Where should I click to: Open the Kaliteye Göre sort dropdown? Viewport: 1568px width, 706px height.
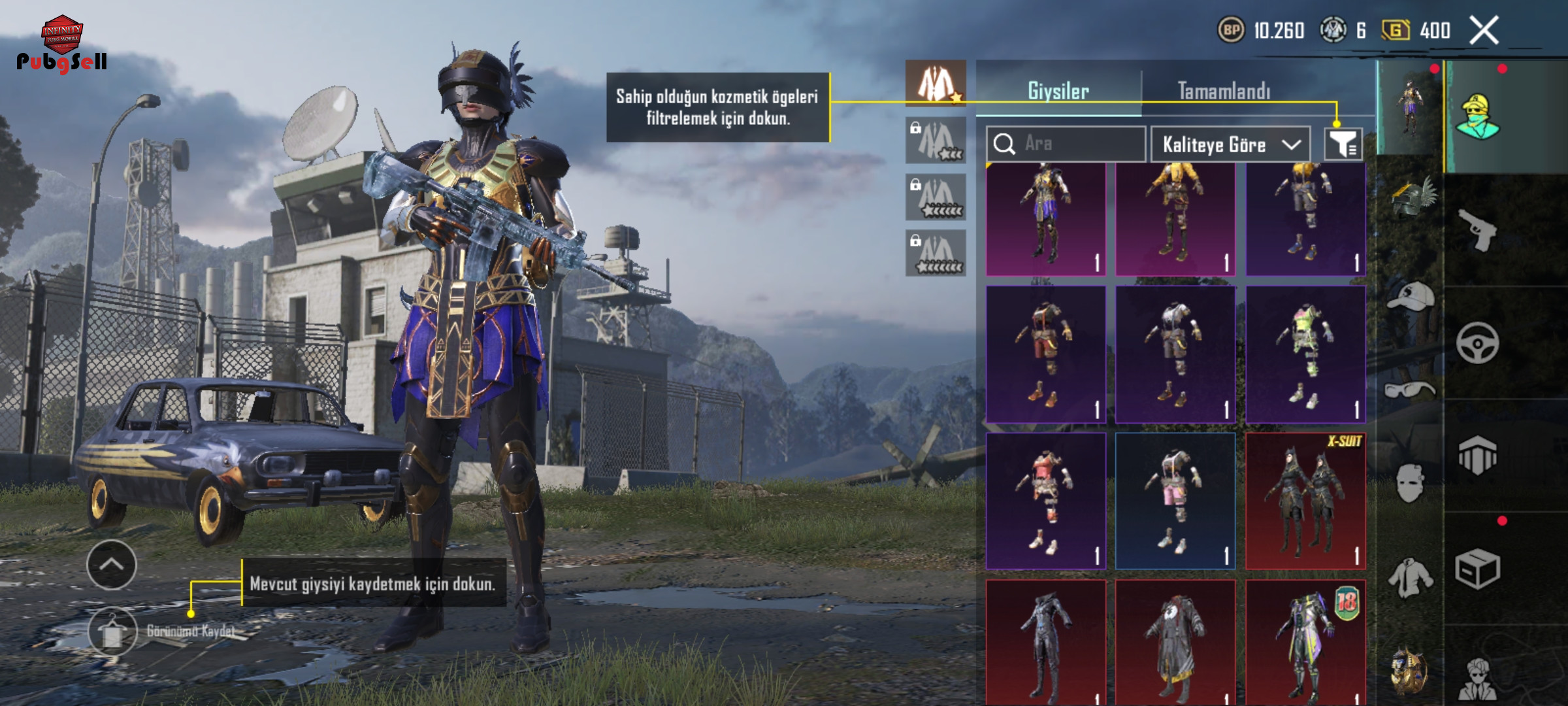(1230, 144)
